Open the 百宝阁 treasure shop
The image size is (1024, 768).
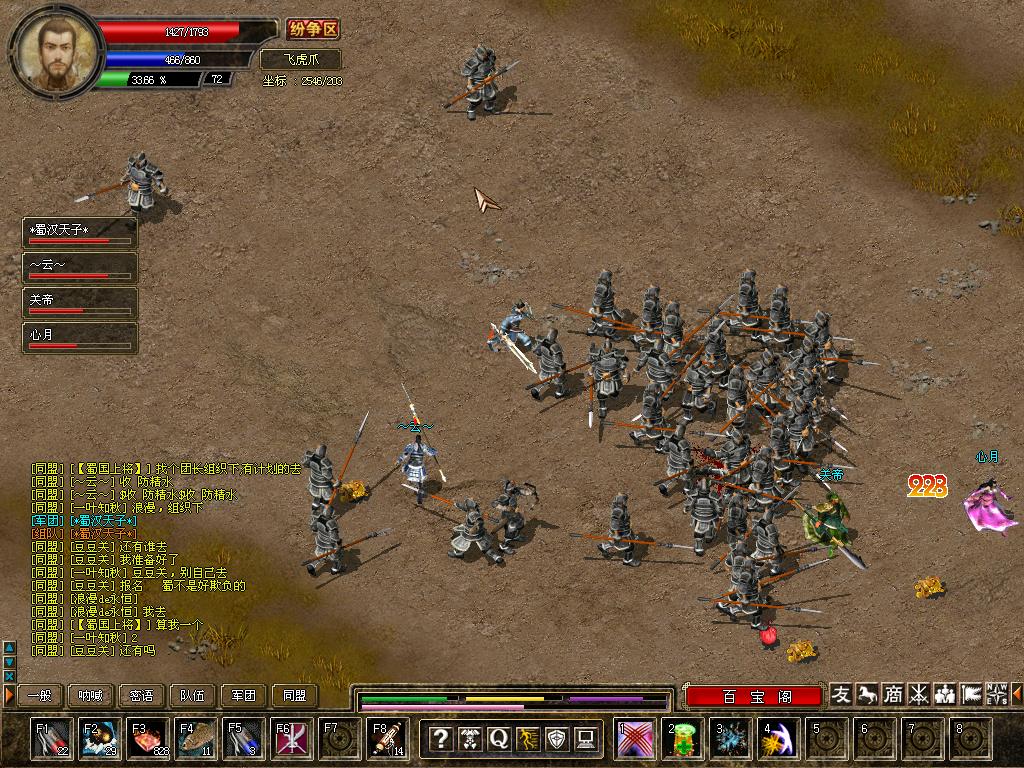(753, 696)
